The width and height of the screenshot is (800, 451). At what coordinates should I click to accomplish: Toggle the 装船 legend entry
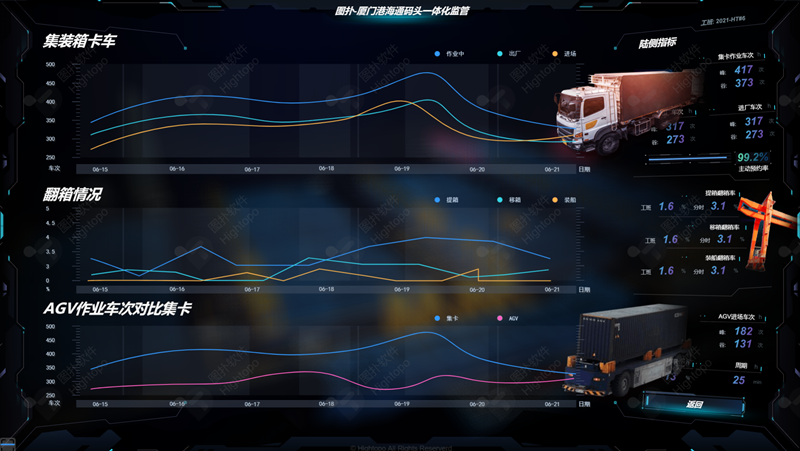pyautogui.click(x=563, y=201)
